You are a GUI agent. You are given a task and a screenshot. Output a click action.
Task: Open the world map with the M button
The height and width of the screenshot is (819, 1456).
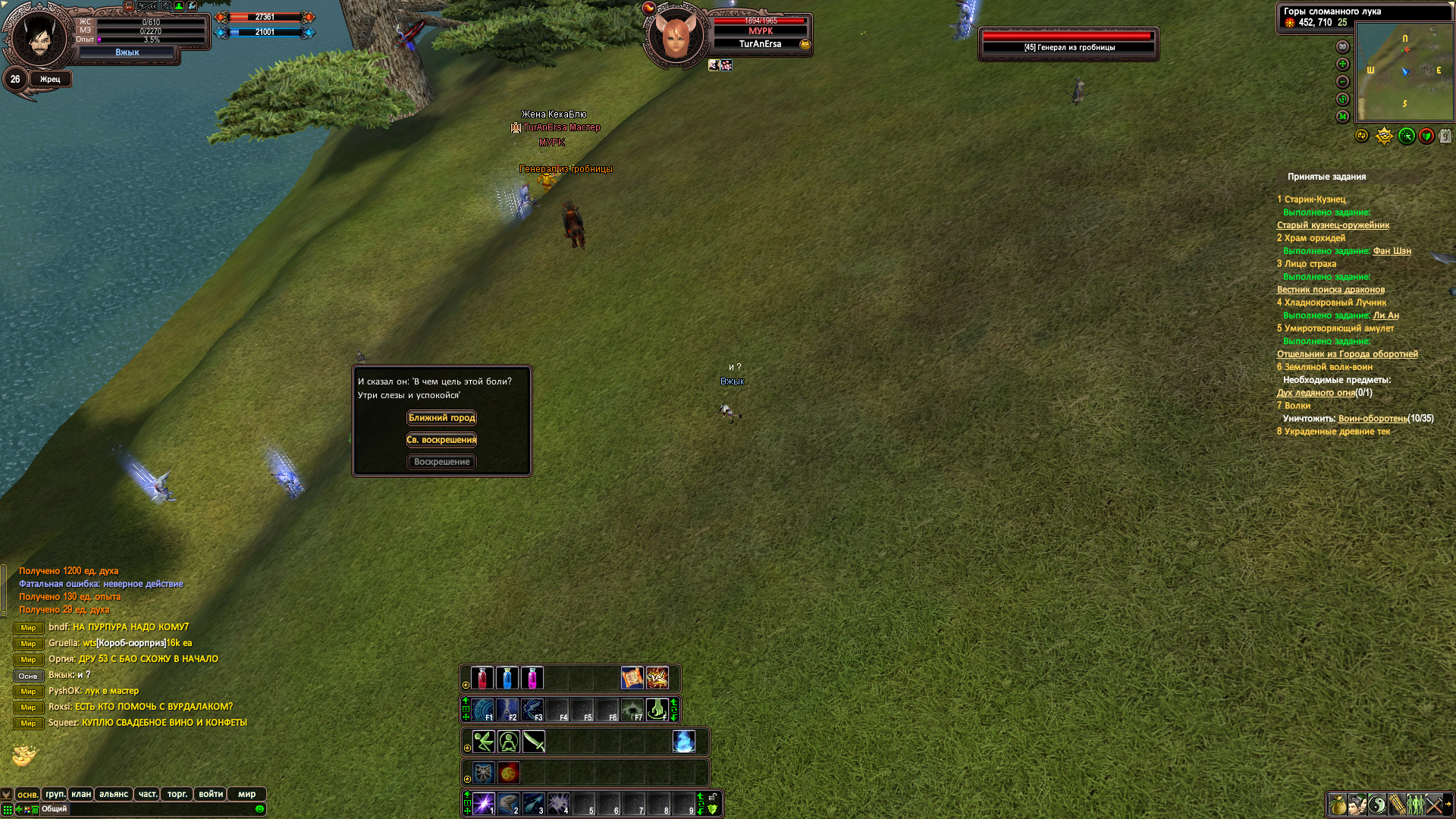tap(1343, 117)
